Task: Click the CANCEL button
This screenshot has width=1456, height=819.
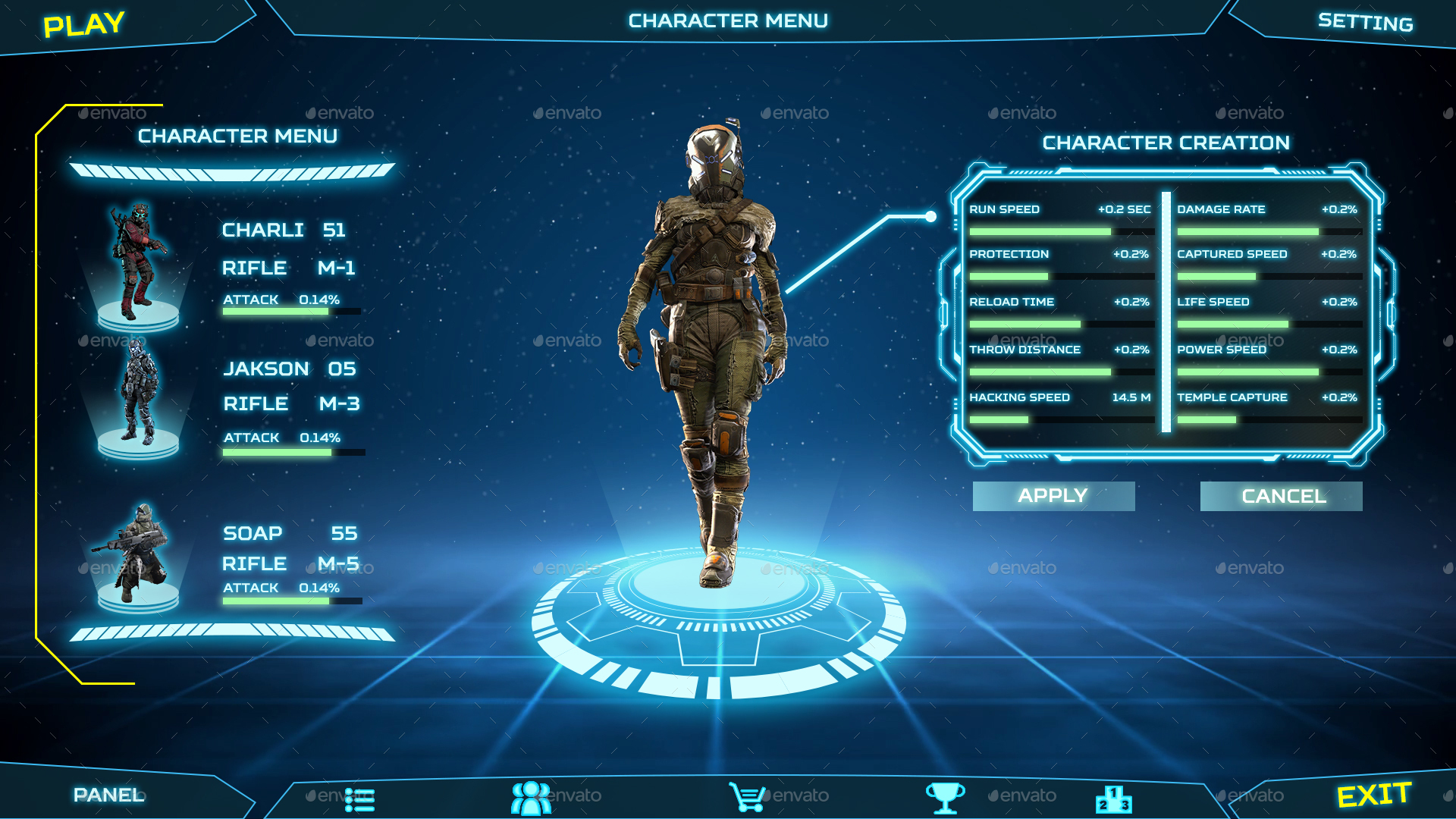Action: pos(1281,495)
